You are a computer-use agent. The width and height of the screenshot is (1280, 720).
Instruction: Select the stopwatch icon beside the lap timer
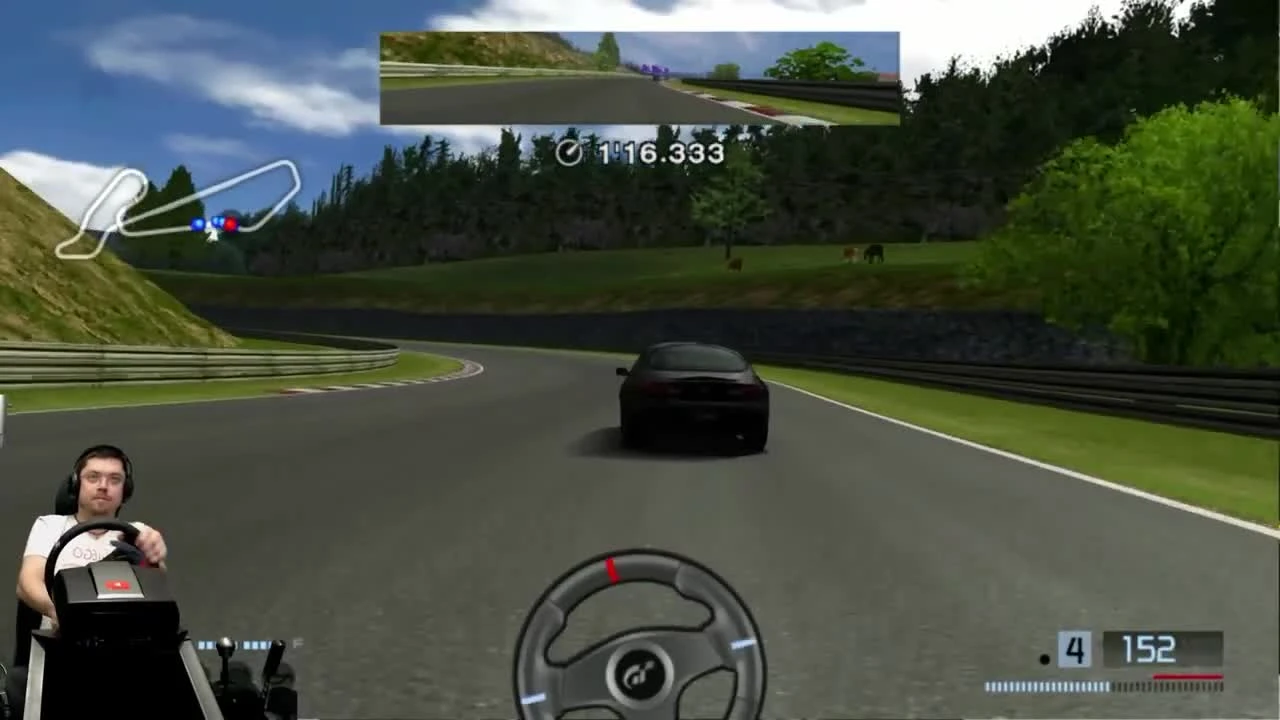point(572,152)
